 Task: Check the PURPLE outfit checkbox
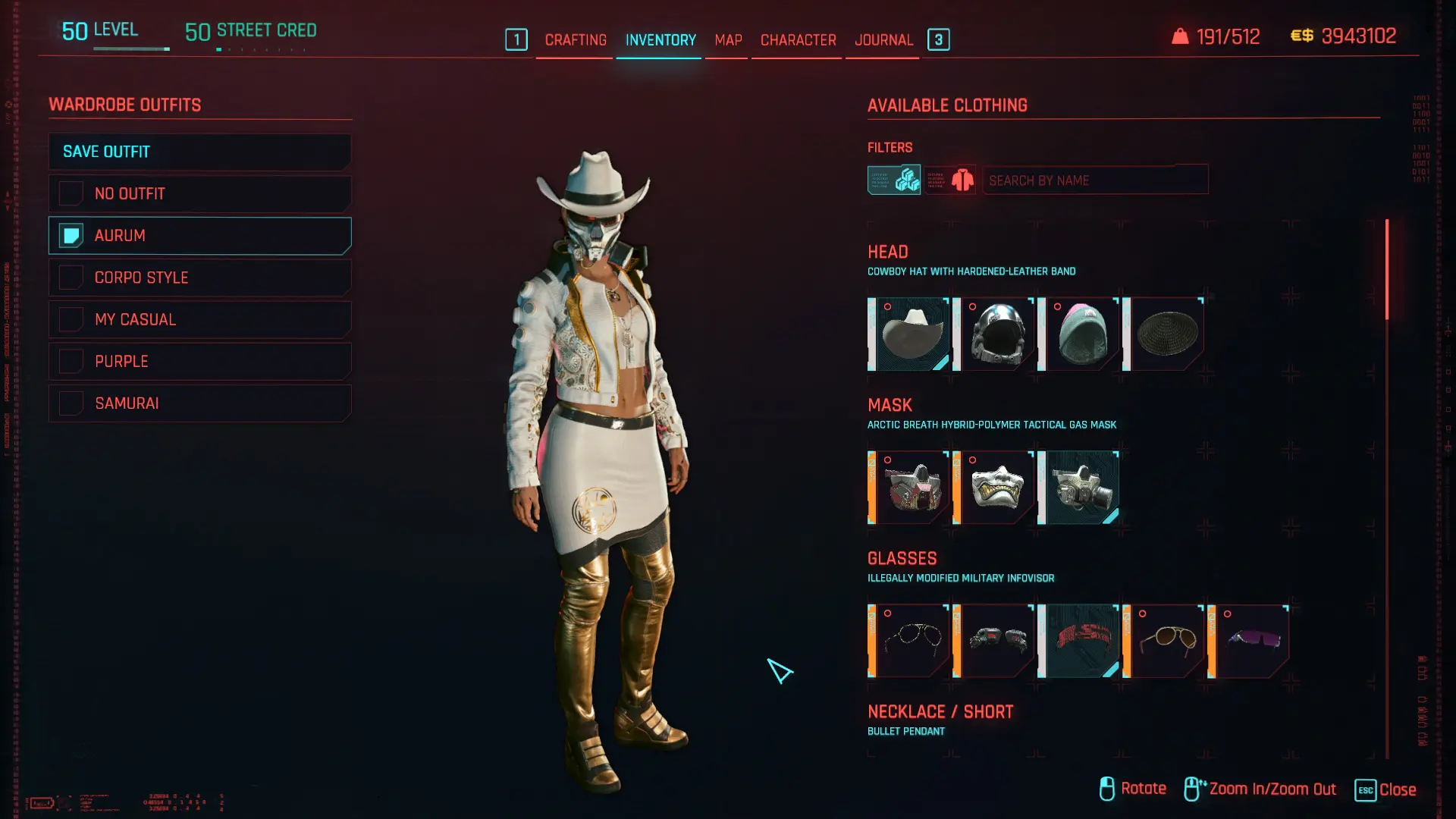(x=71, y=360)
